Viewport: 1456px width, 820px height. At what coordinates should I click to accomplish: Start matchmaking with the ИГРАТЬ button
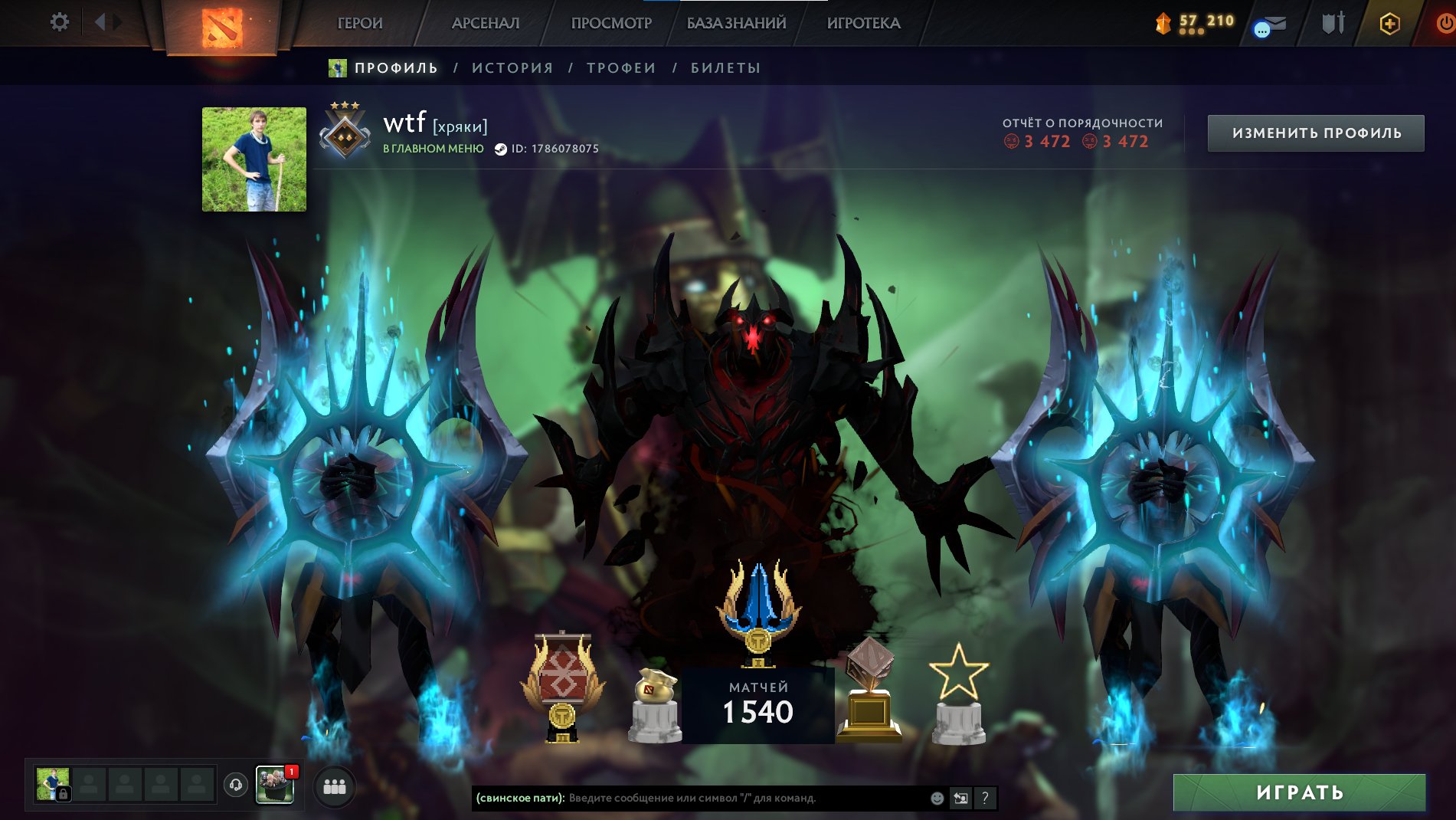[1299, 792]
